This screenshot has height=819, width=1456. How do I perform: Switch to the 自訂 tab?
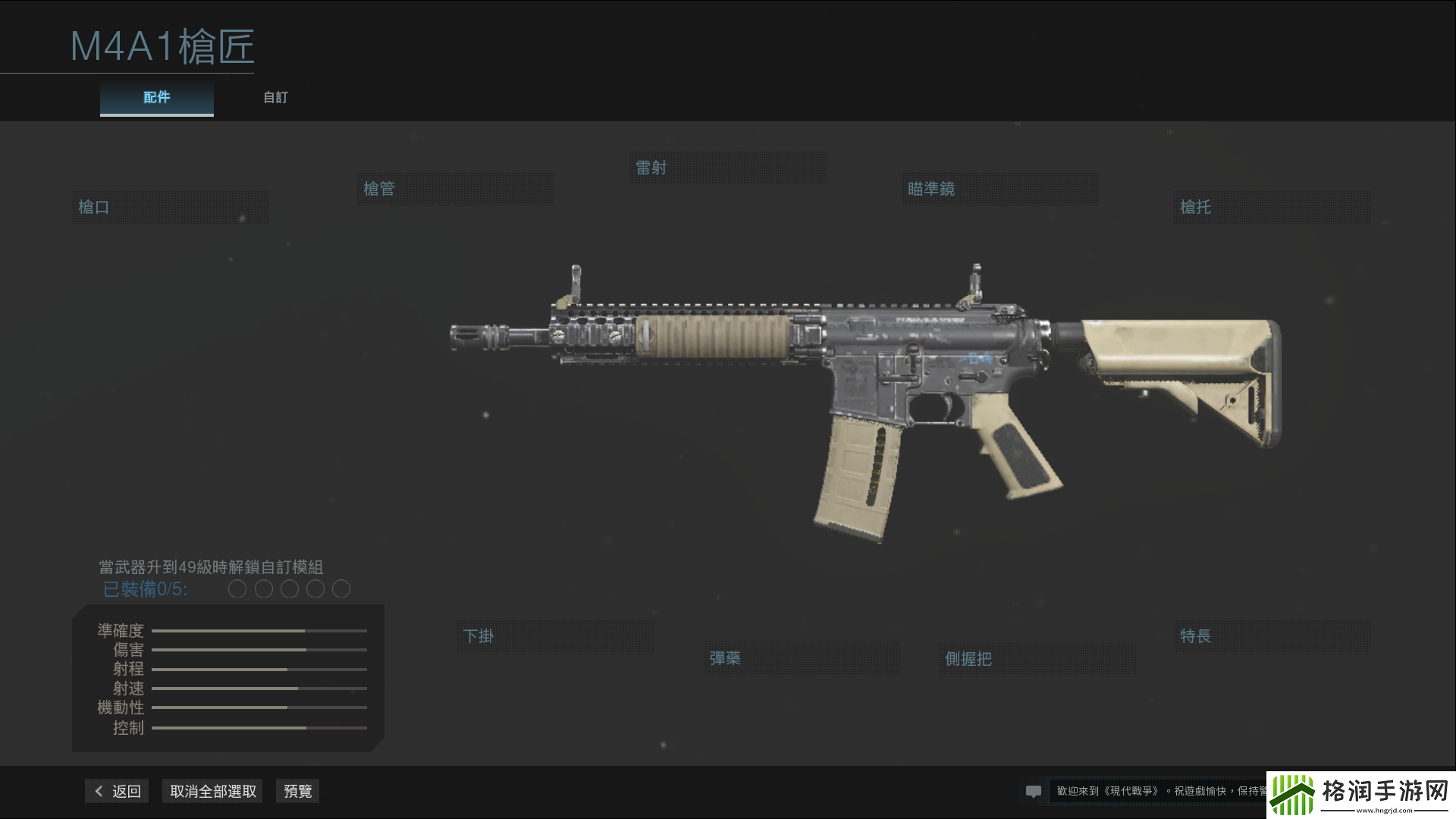[x=275, y=97]
